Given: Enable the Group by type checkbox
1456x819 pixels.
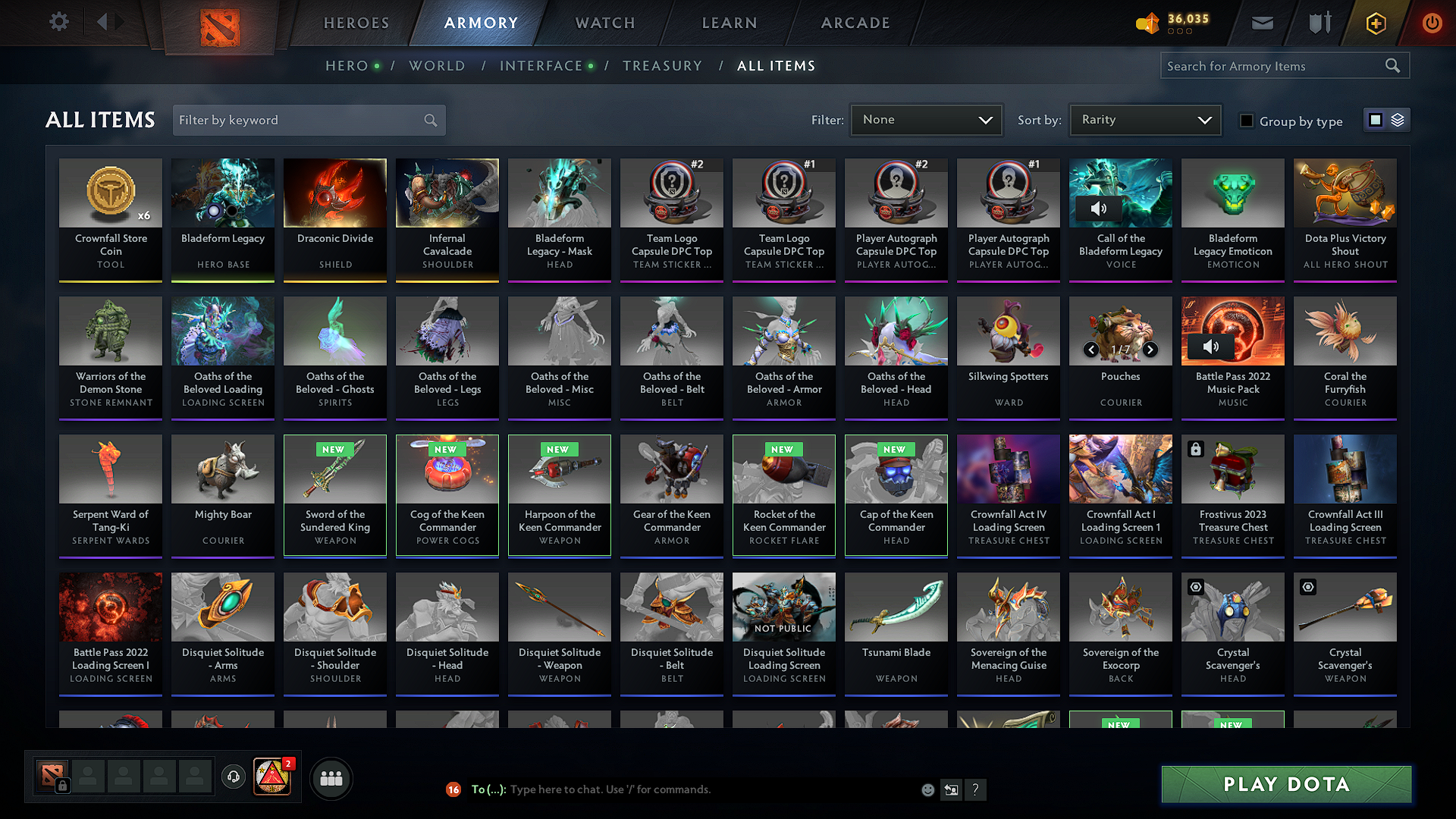Looking at the screenshot, I should coord(1247,121).
